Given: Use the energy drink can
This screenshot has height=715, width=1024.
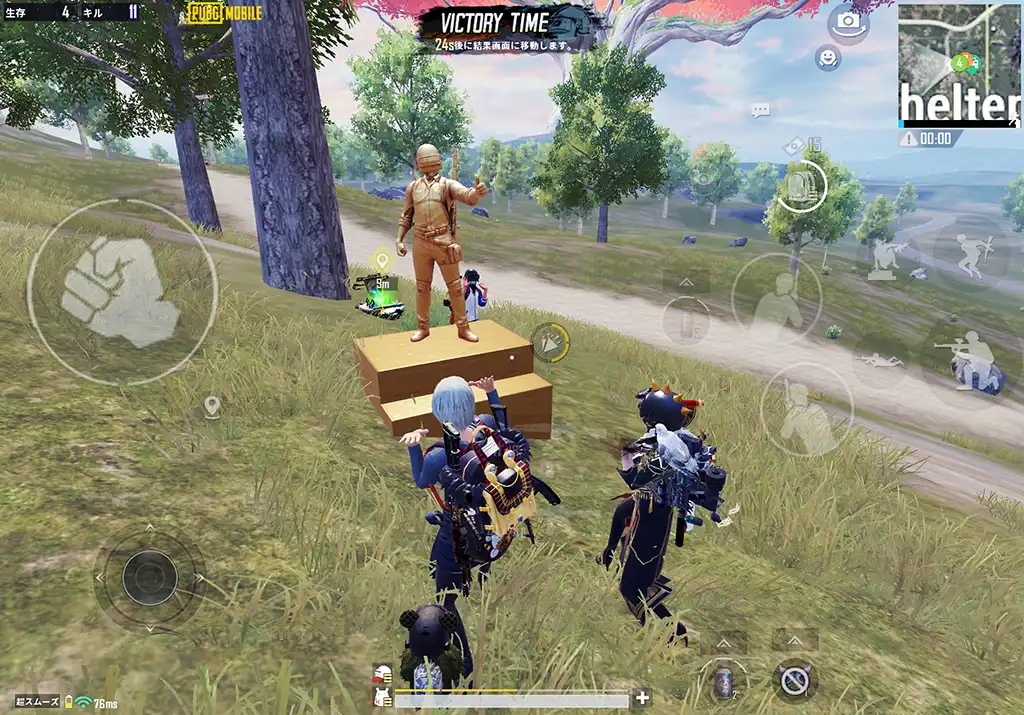Looking at the screenshot, I should point(725,682).
